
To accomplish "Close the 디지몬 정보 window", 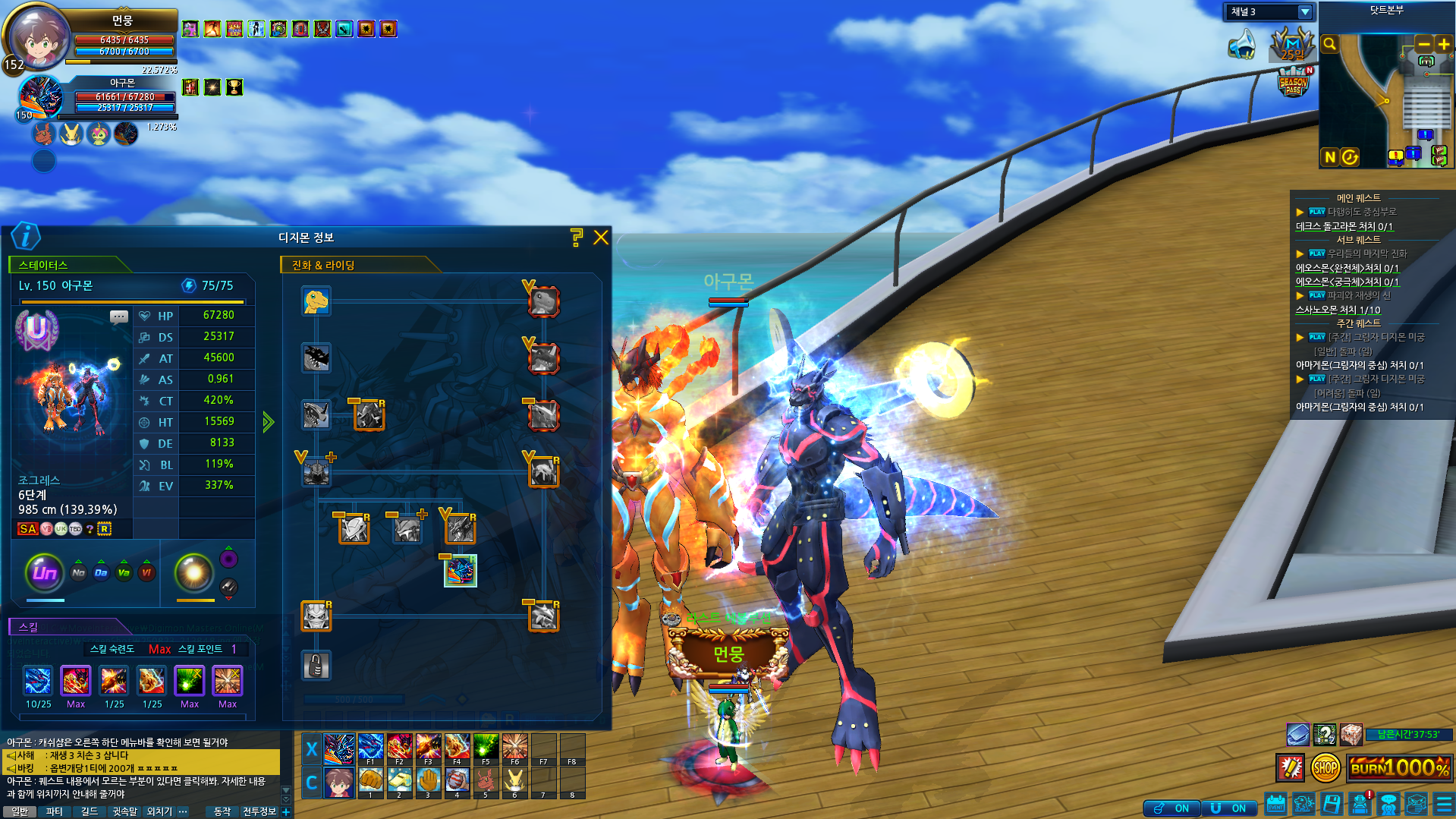I will (600, 238).
